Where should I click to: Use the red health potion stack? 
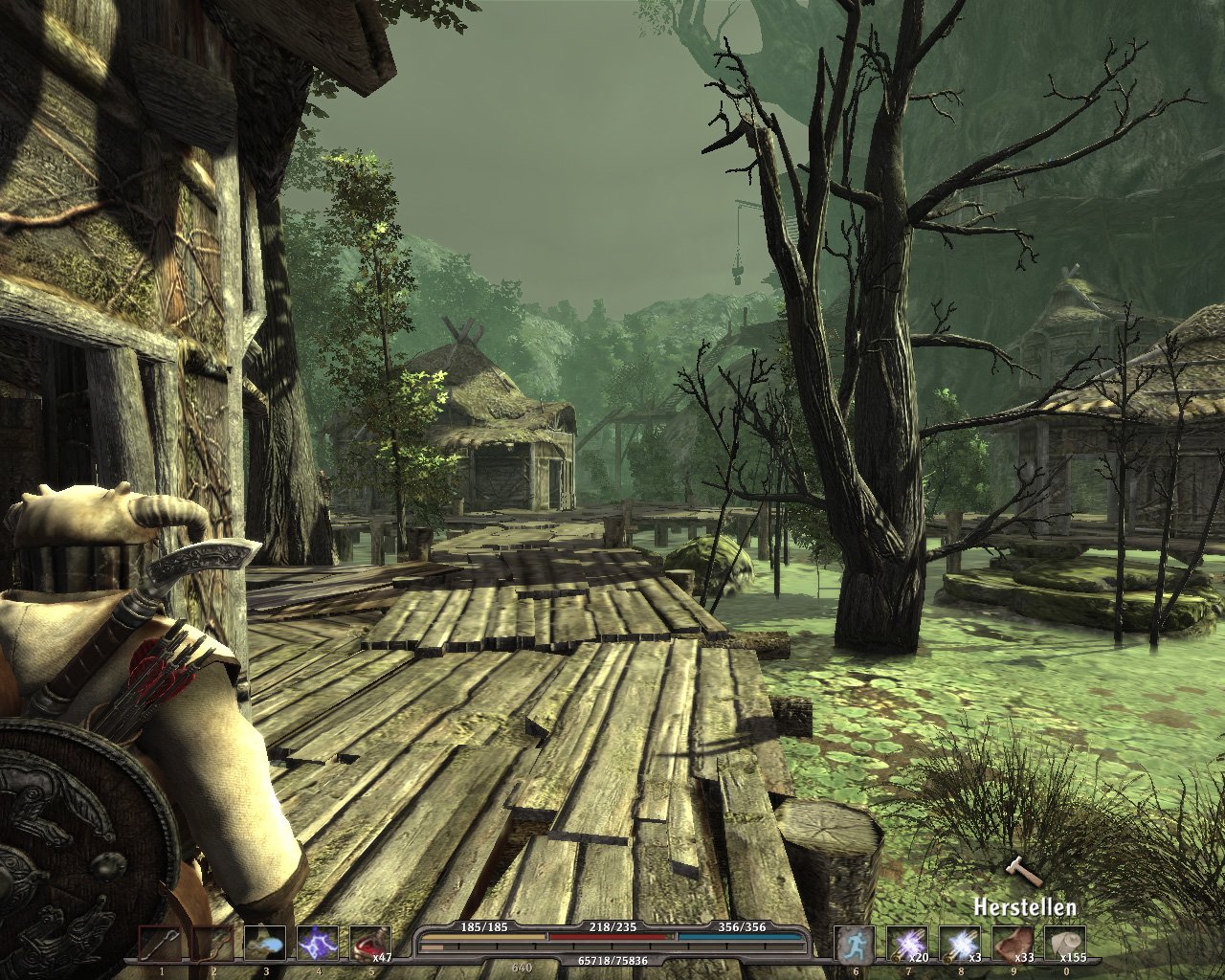pyautogui.click(x=370, y=944)
